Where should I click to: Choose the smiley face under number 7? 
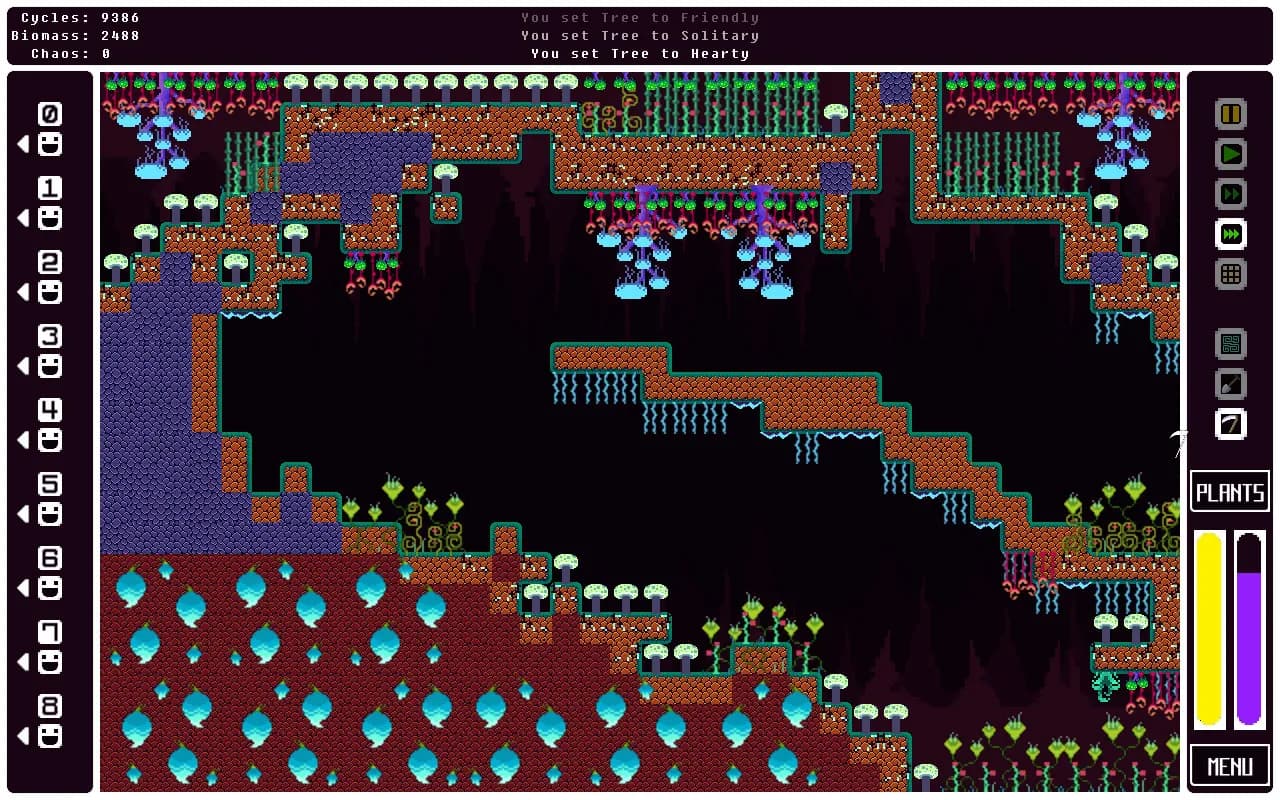pyautogui.click(x=50, y=663)
